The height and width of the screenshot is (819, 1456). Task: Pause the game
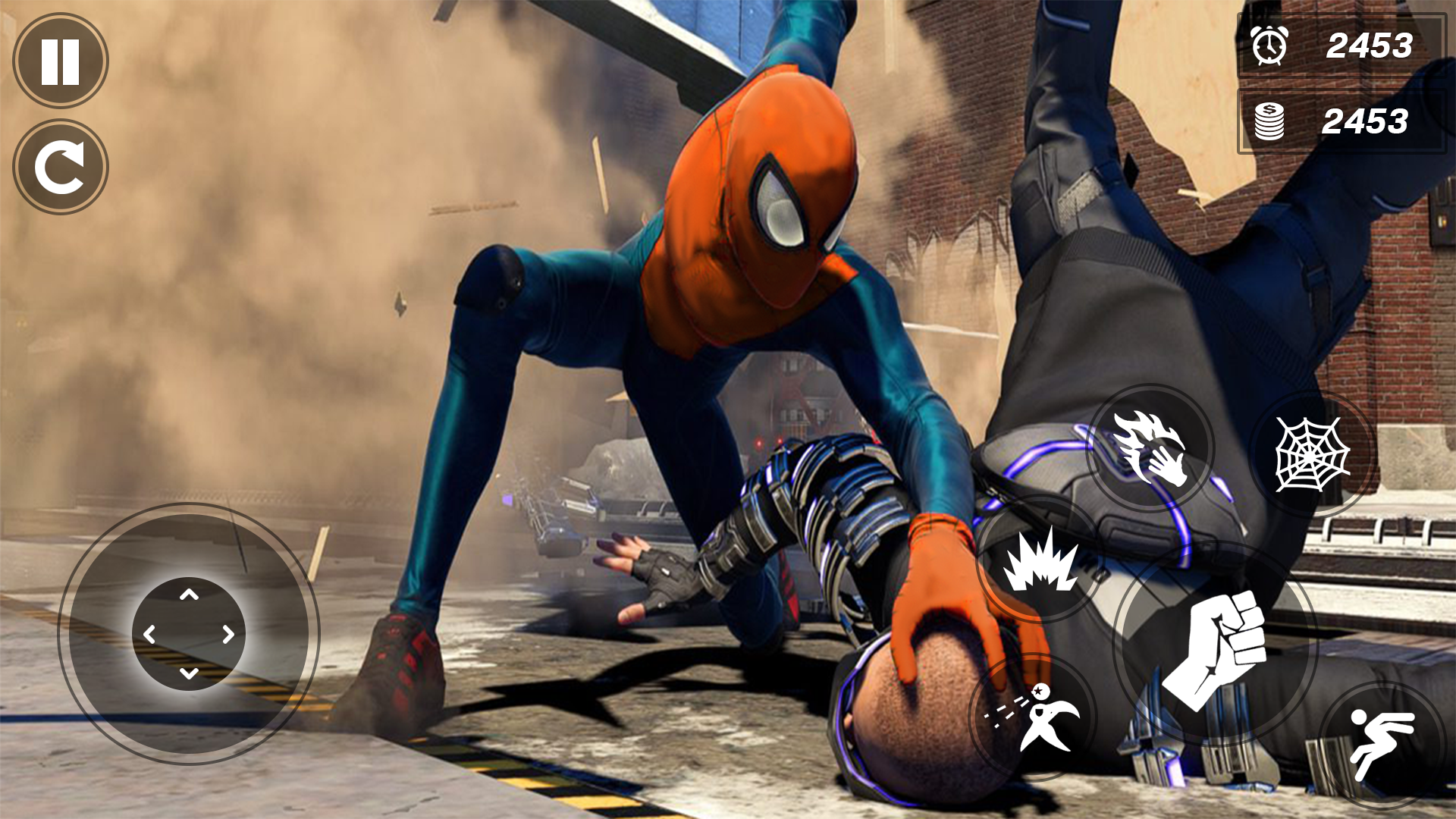[x=61, y=61]
